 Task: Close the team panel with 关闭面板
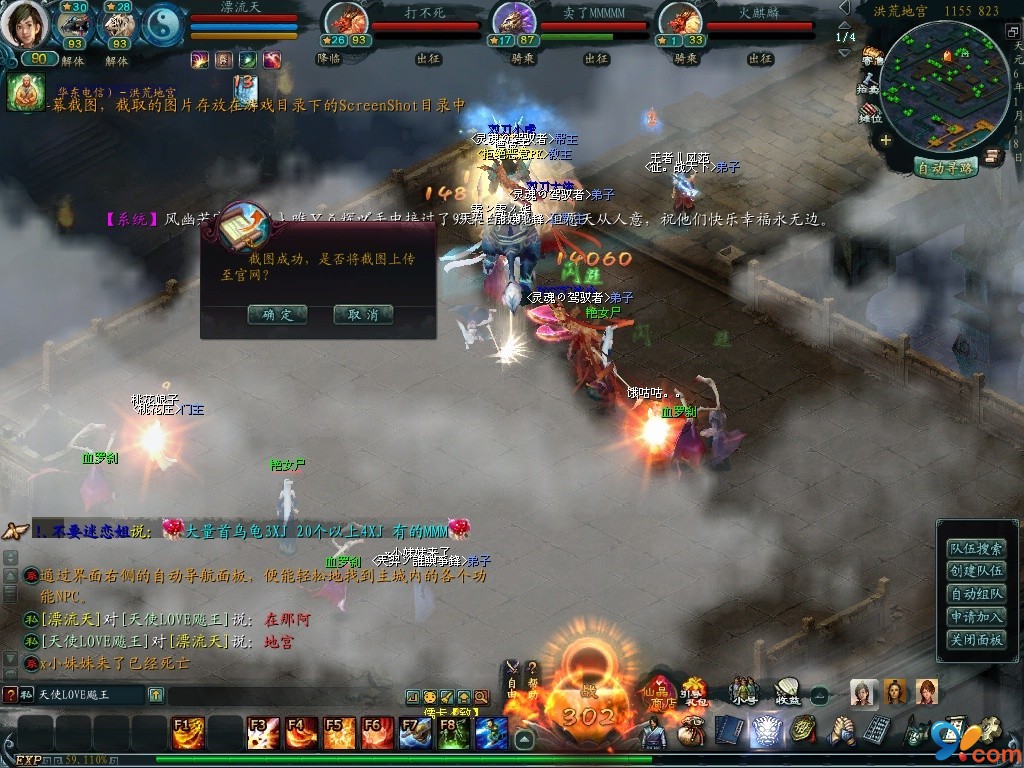click(x=976, y=640)
